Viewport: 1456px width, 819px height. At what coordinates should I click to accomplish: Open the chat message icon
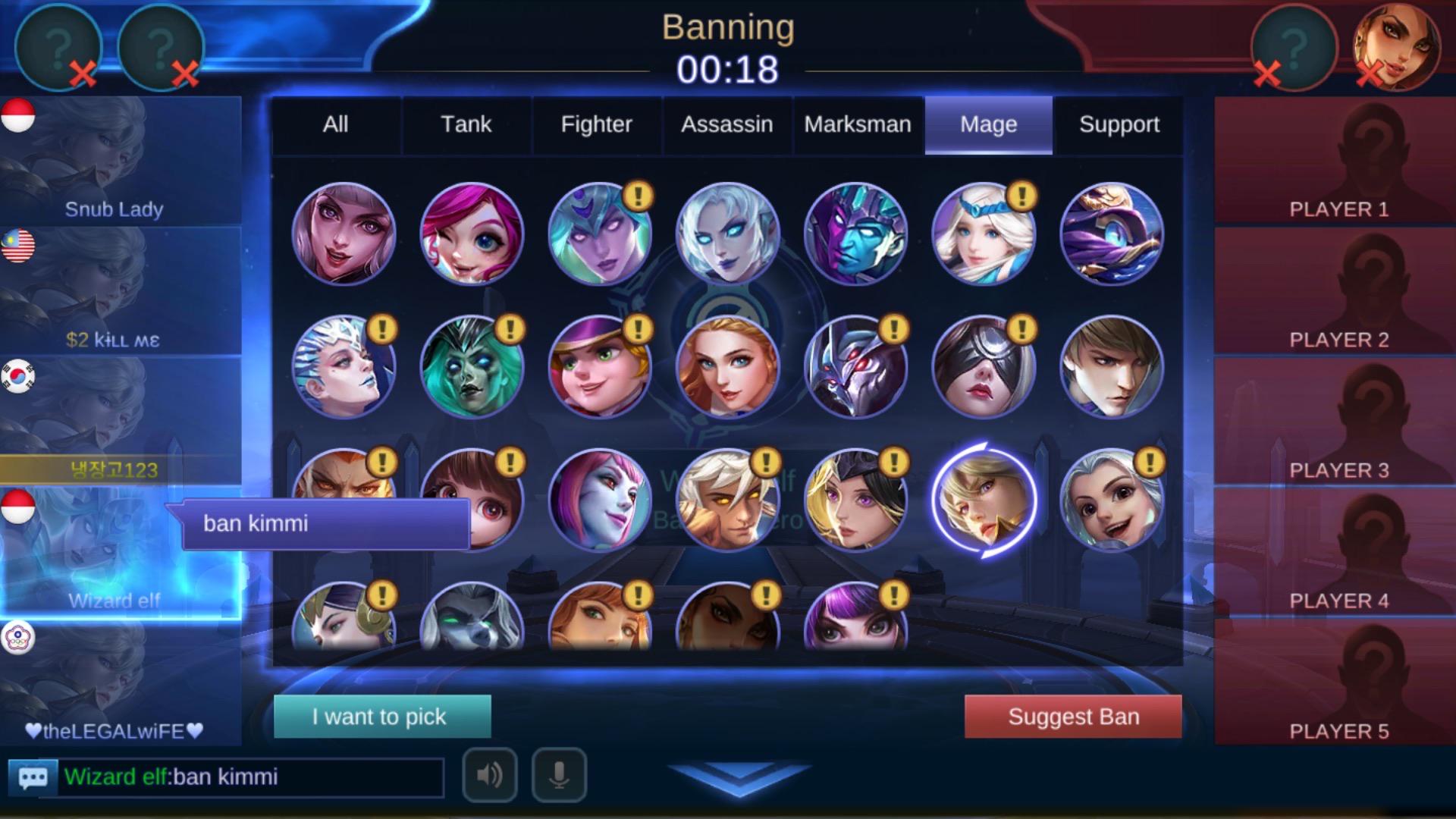coord(33,777)
